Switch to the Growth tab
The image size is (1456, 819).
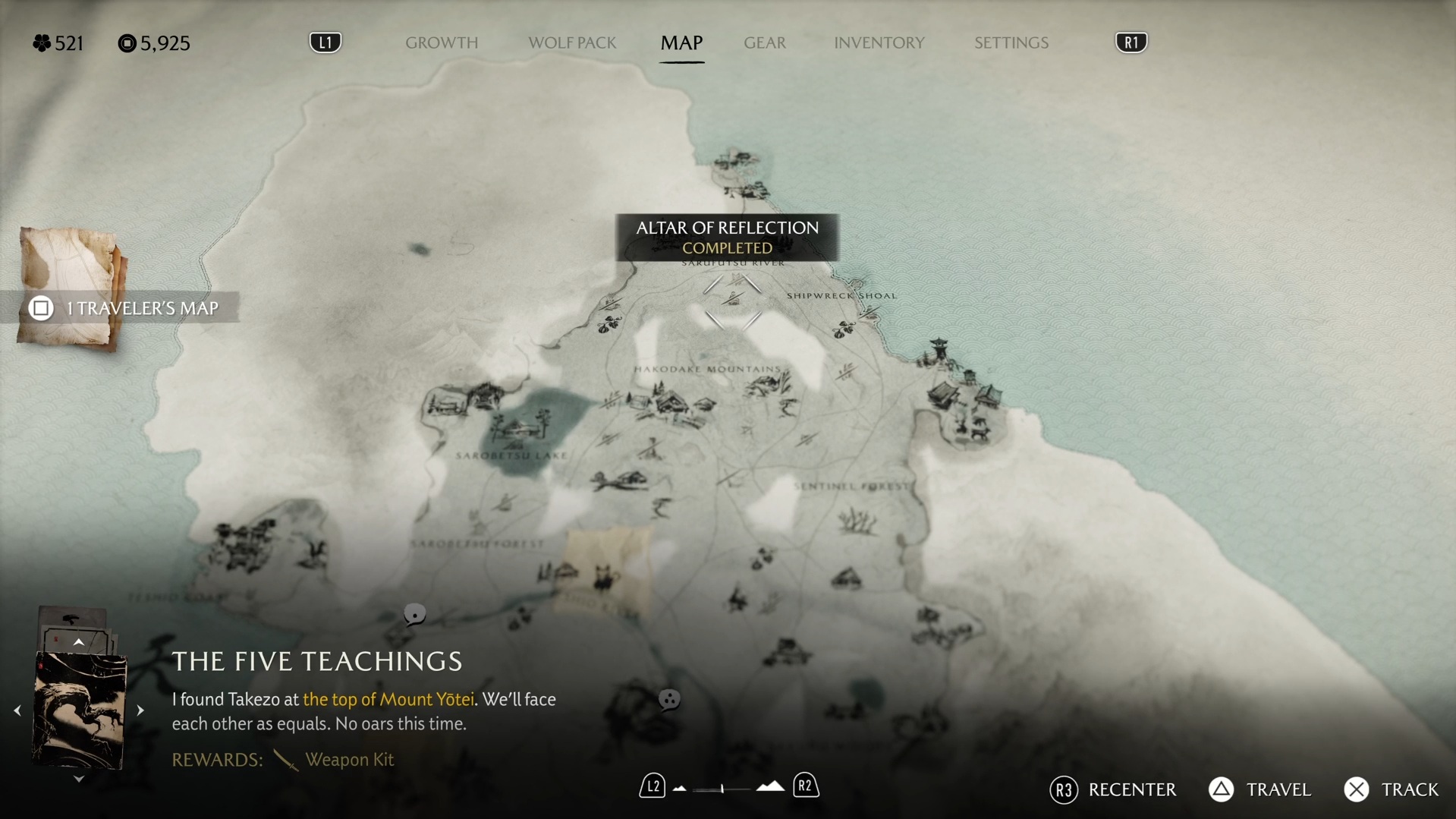[442, 43]
